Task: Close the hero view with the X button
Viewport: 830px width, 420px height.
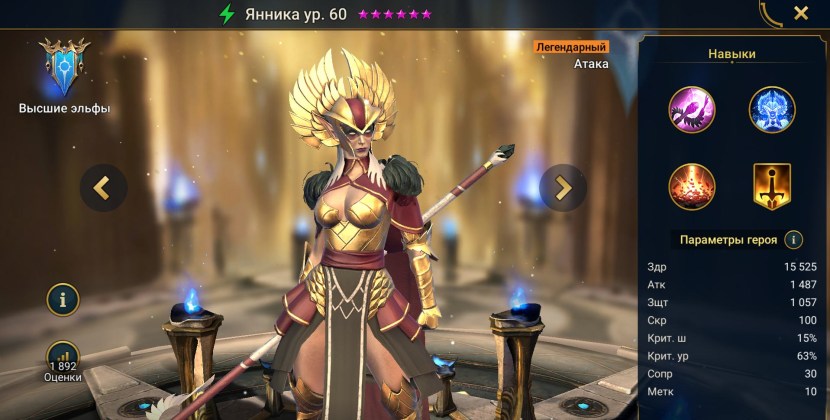Action: pos(801,13)
